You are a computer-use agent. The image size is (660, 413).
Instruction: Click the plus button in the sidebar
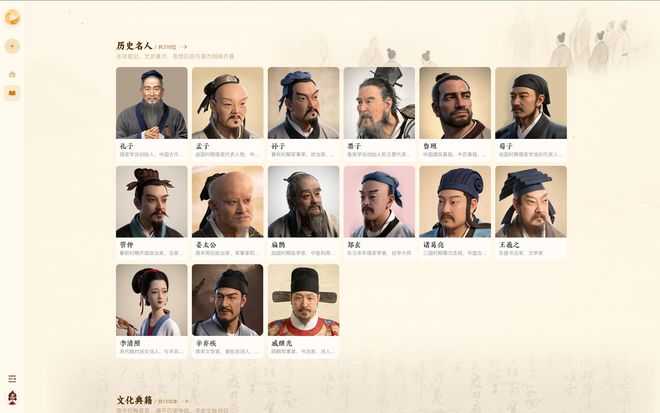coord(12,46)
